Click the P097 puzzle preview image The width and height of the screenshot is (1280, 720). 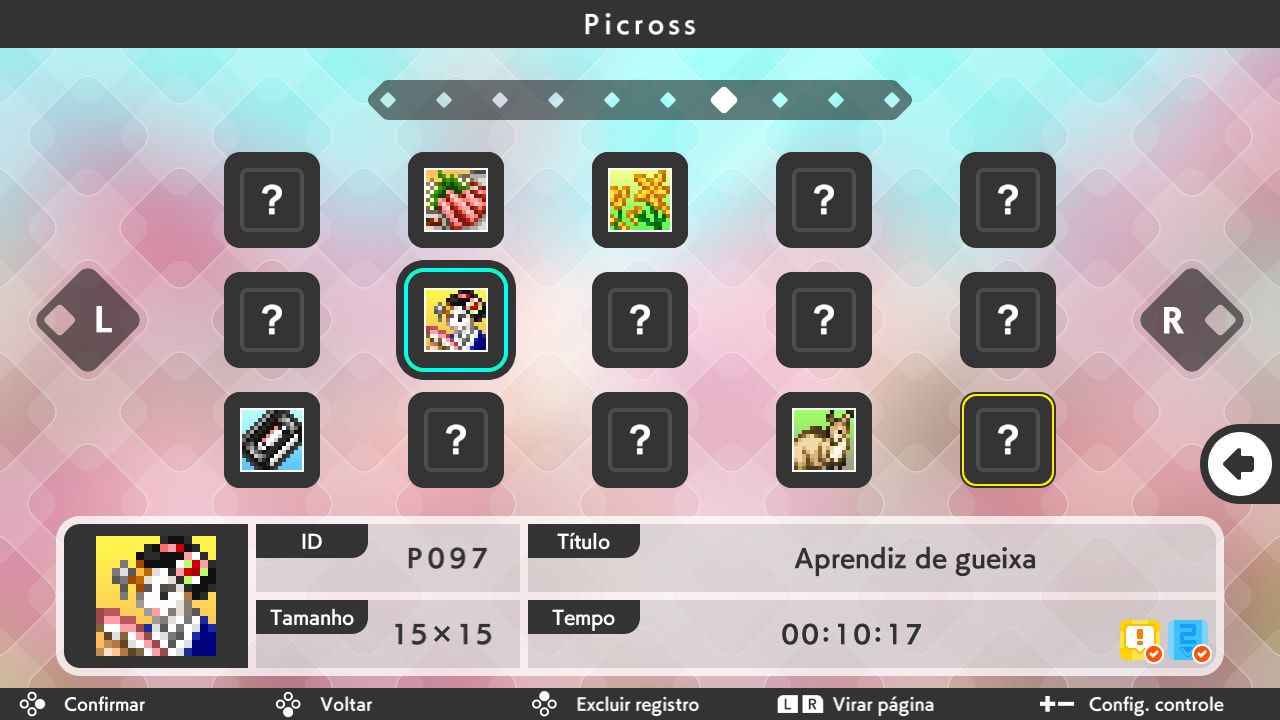coord(156,596)
